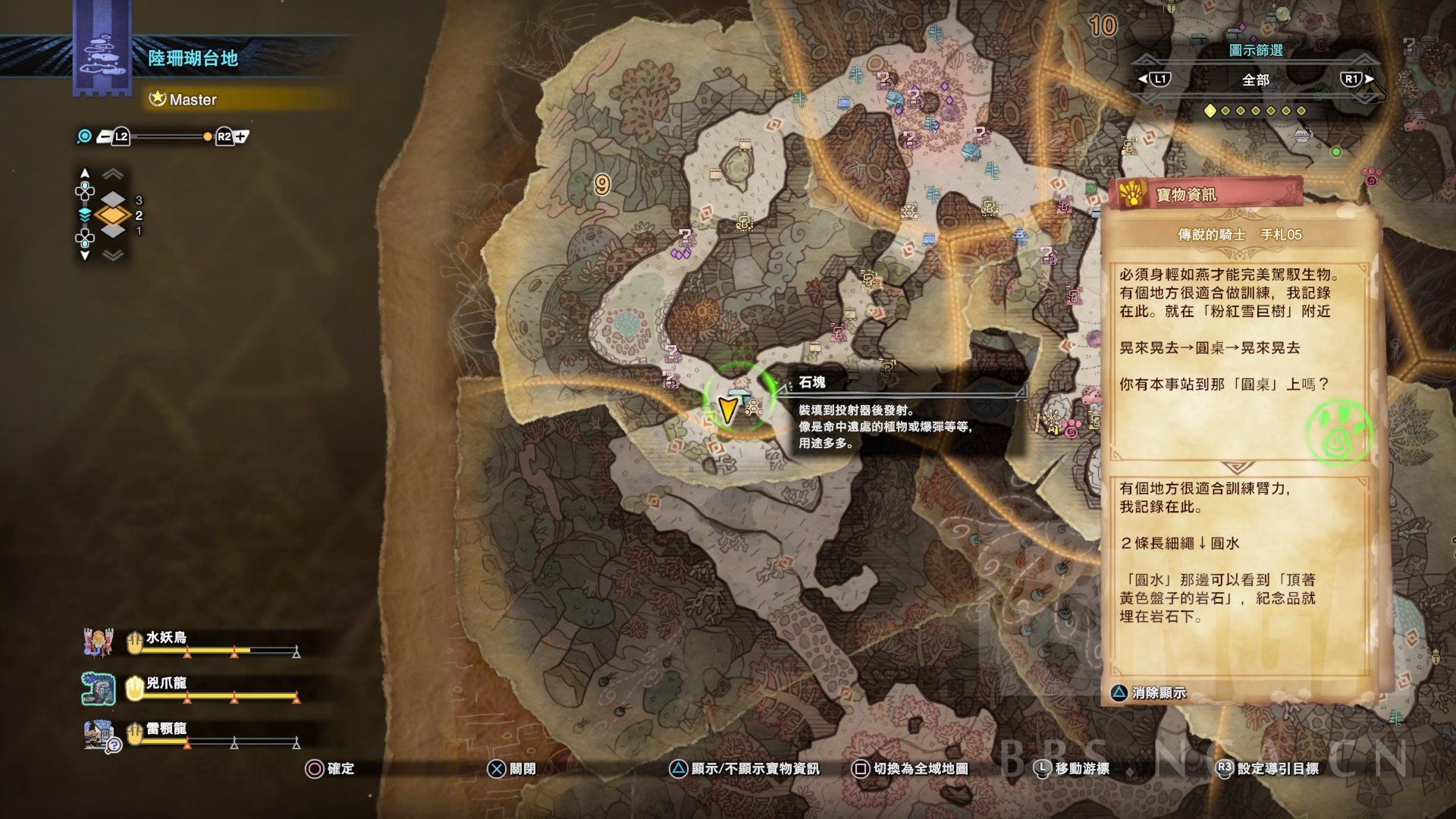This screenshot has width=1456, height=819.
Task: Click the area 9 number on the map
Action: point(602,184)
